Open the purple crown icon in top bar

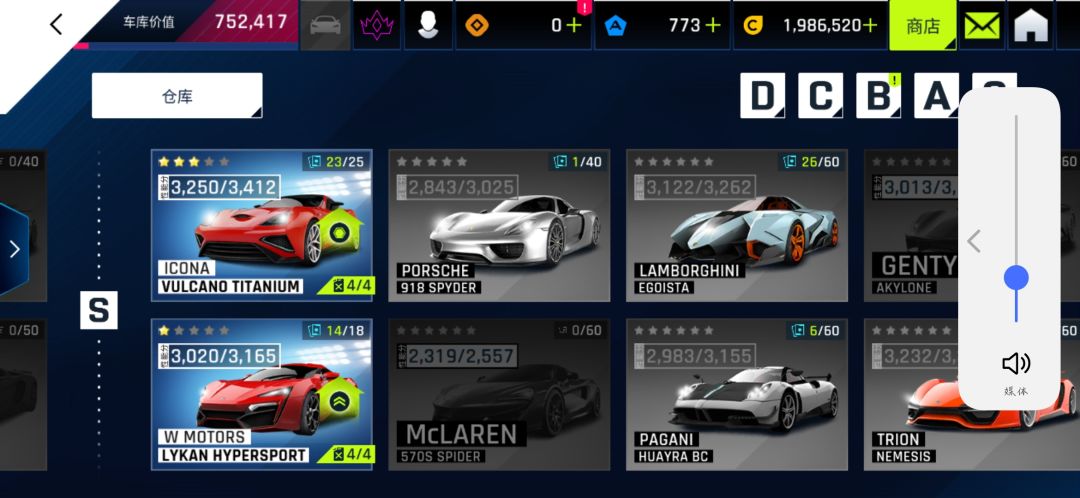pos(377,26)
